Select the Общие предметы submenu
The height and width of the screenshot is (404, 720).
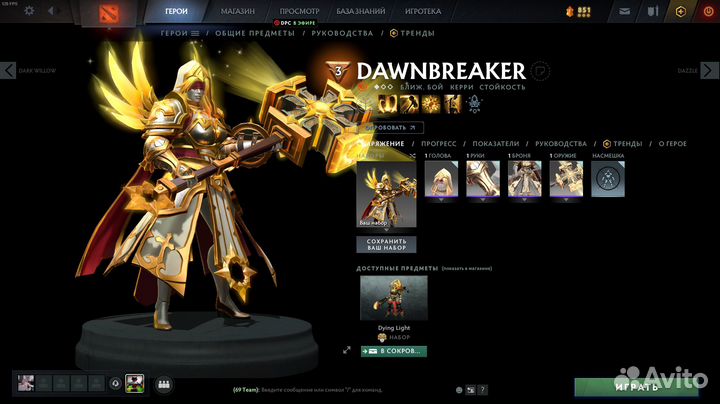click(255, 33)
